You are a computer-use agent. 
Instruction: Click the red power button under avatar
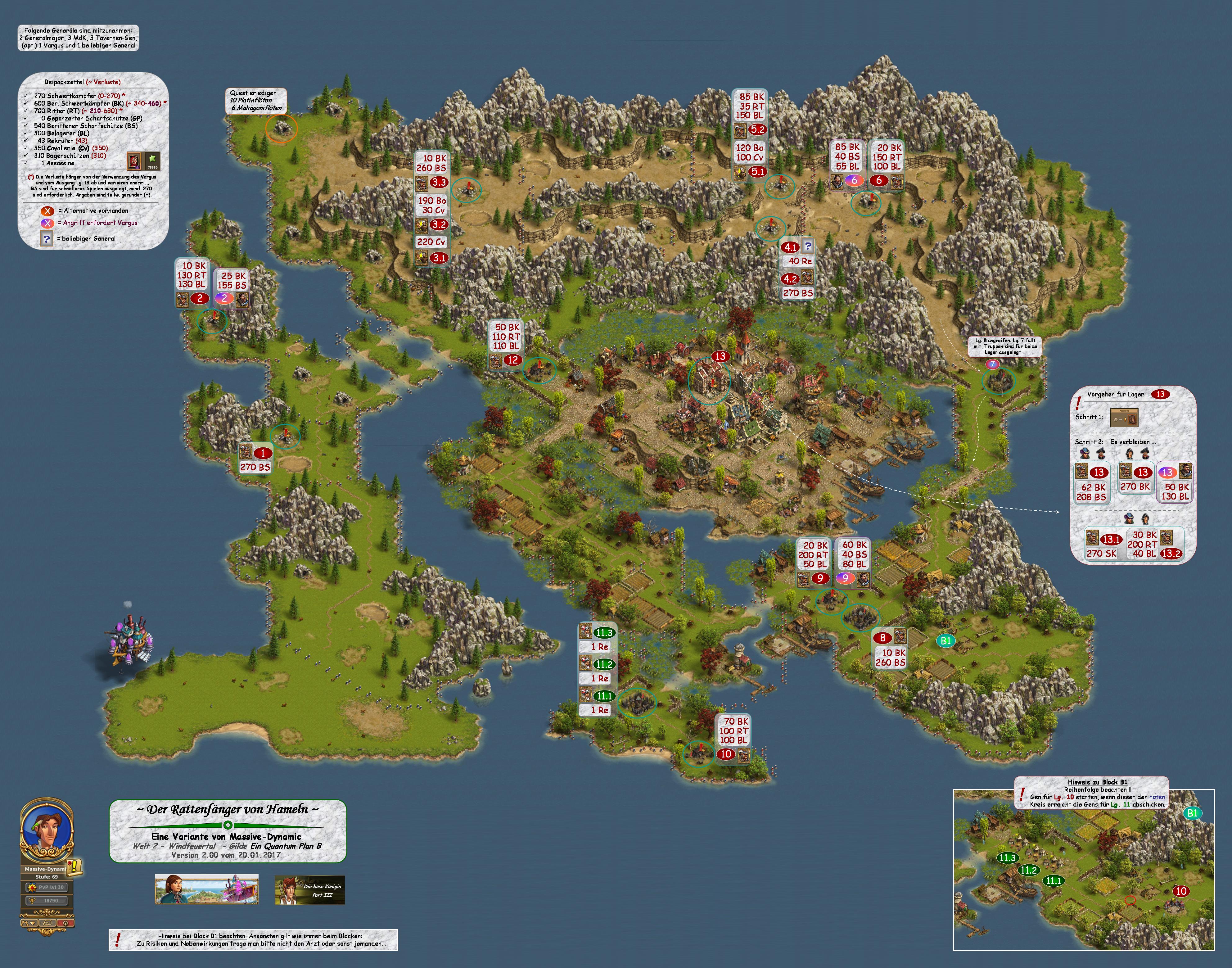[65, 923]
